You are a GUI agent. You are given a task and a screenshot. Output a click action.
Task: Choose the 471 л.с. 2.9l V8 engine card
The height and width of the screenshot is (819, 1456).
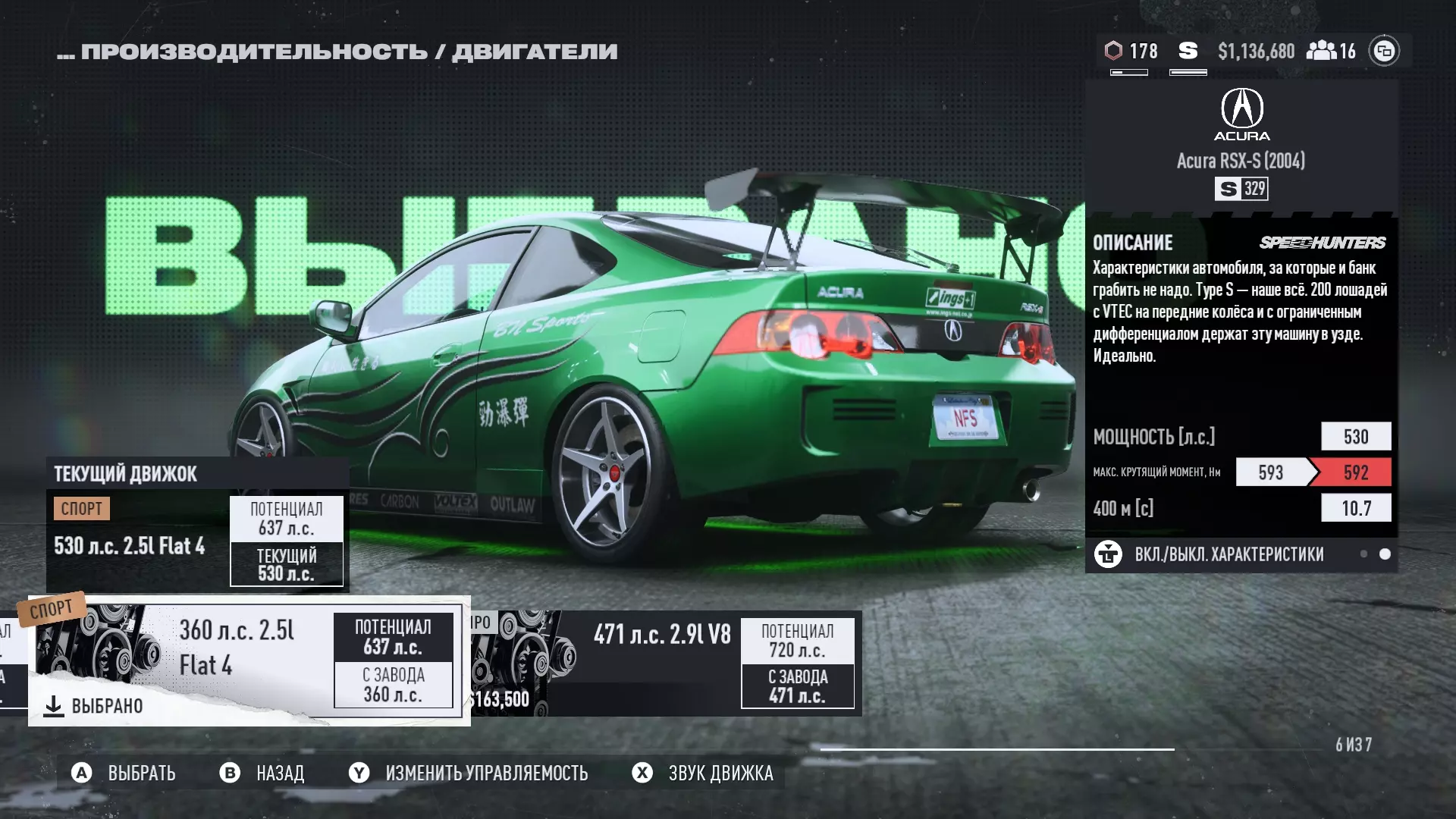(x=666, y=663)
